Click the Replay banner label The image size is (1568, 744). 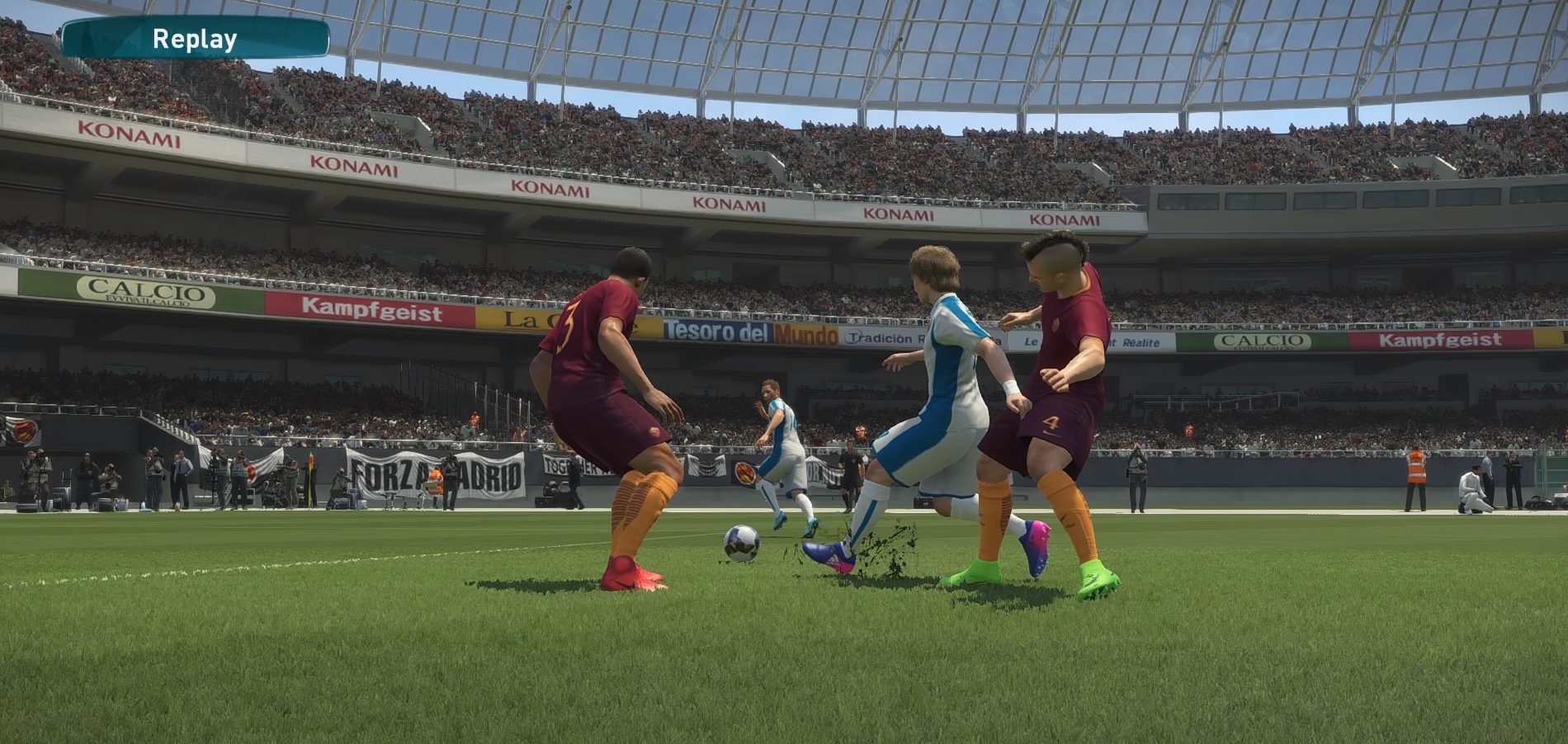[195, 39]
